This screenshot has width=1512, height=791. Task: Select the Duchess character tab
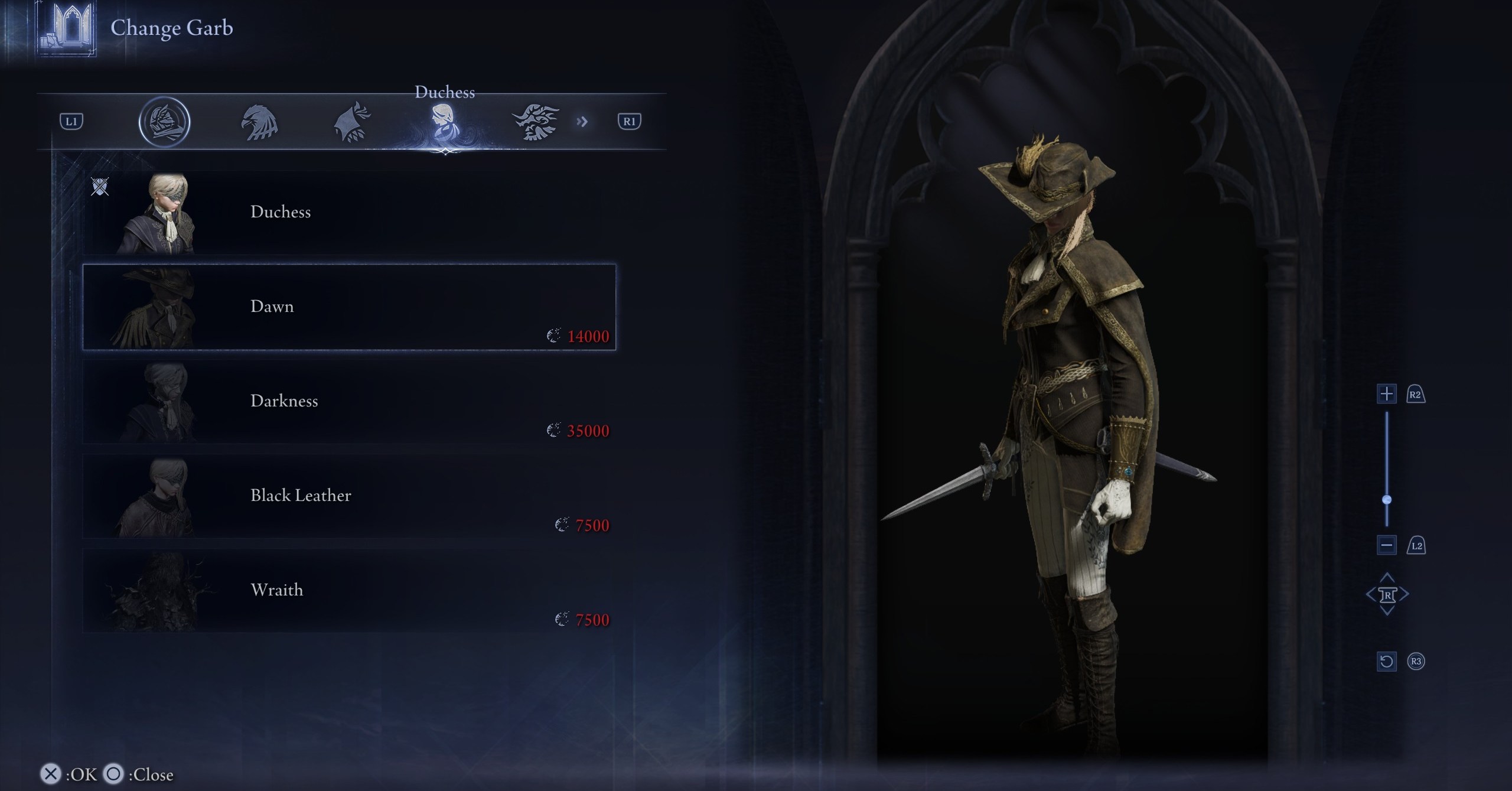point(444,122)
